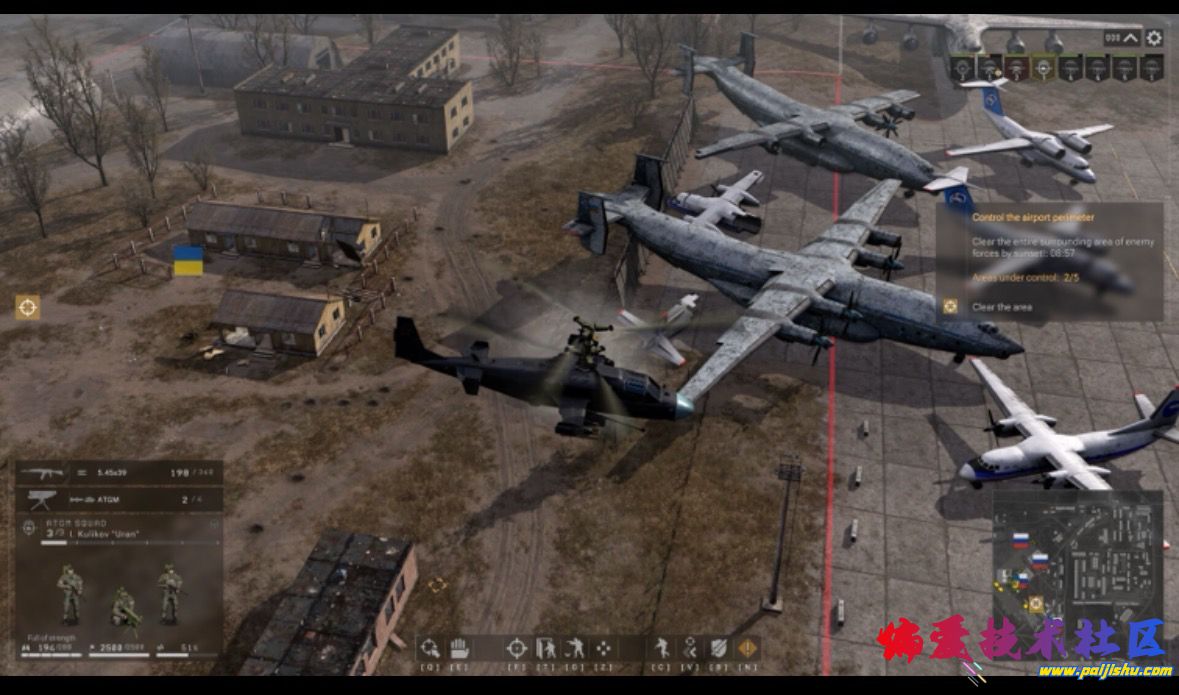Click the orange crosshair marker icon
This screenshot has width=1179, height=695.
(x=28, y=308)
